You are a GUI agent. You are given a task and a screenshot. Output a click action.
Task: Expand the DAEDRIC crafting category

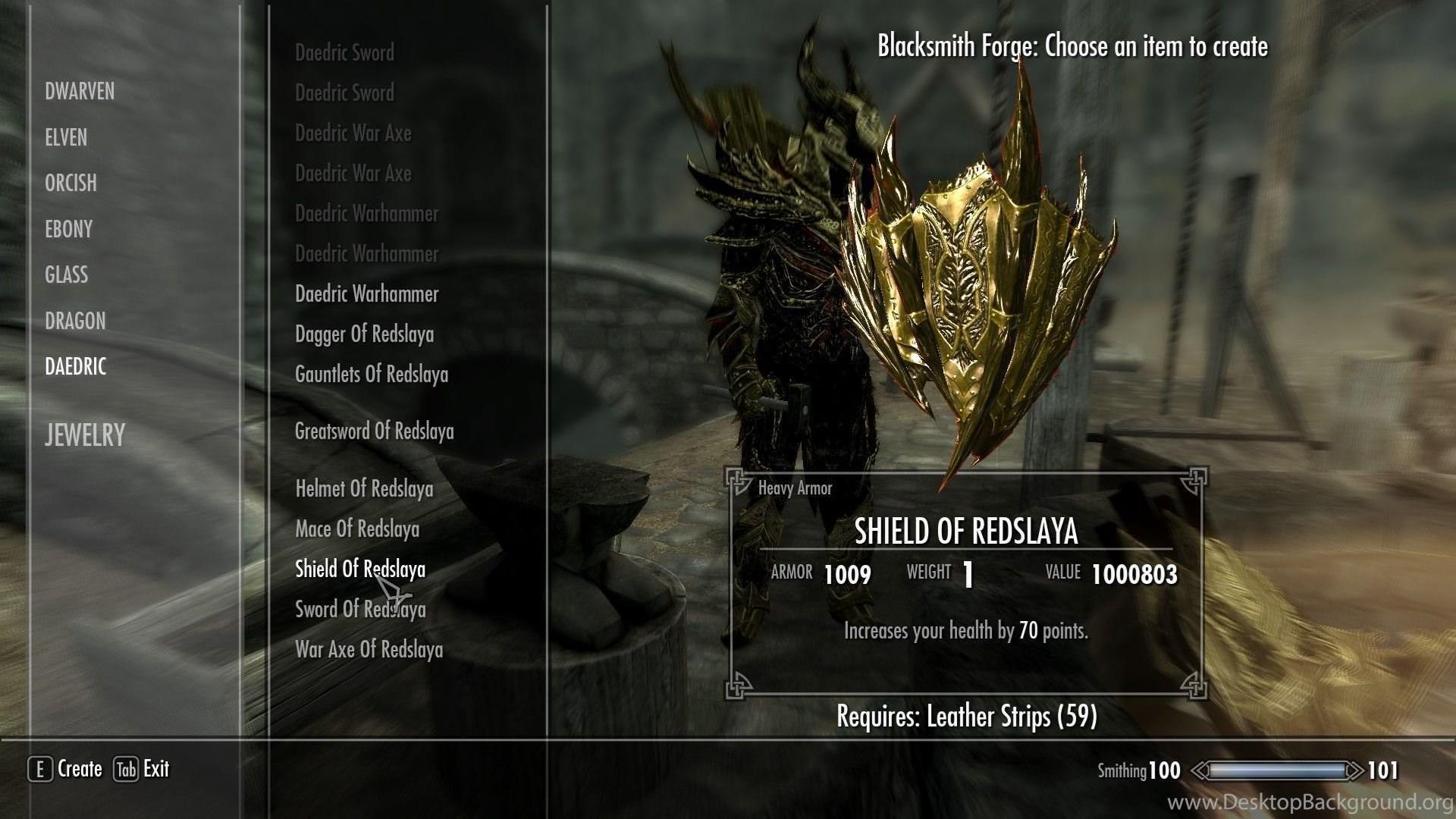(75, 367)
